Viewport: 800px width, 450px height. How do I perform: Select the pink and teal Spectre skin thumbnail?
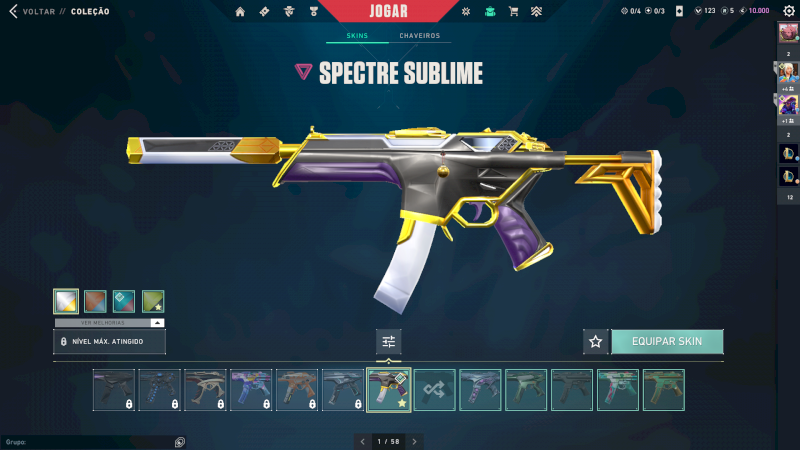point(618,390)
